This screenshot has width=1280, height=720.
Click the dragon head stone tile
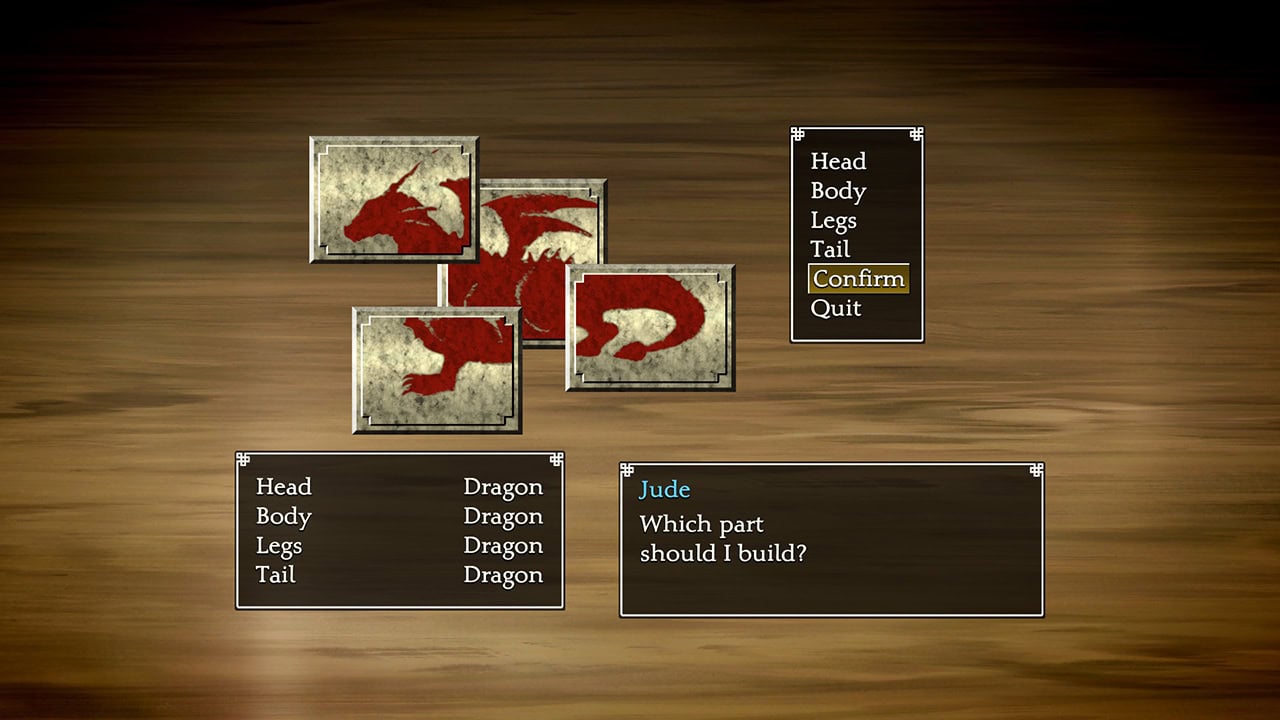(x=393, y=200)
